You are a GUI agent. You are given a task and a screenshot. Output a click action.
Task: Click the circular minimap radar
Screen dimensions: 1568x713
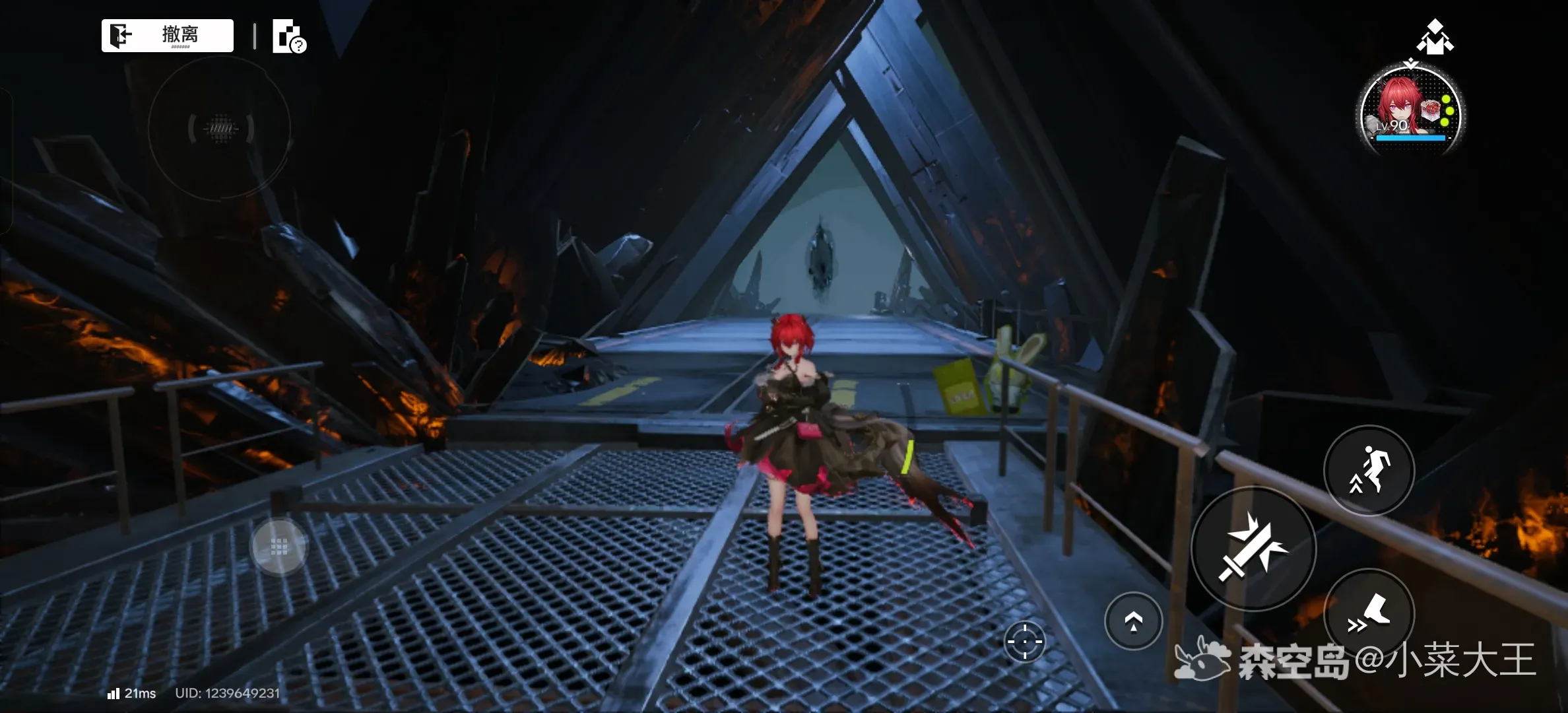pos(220,128)
